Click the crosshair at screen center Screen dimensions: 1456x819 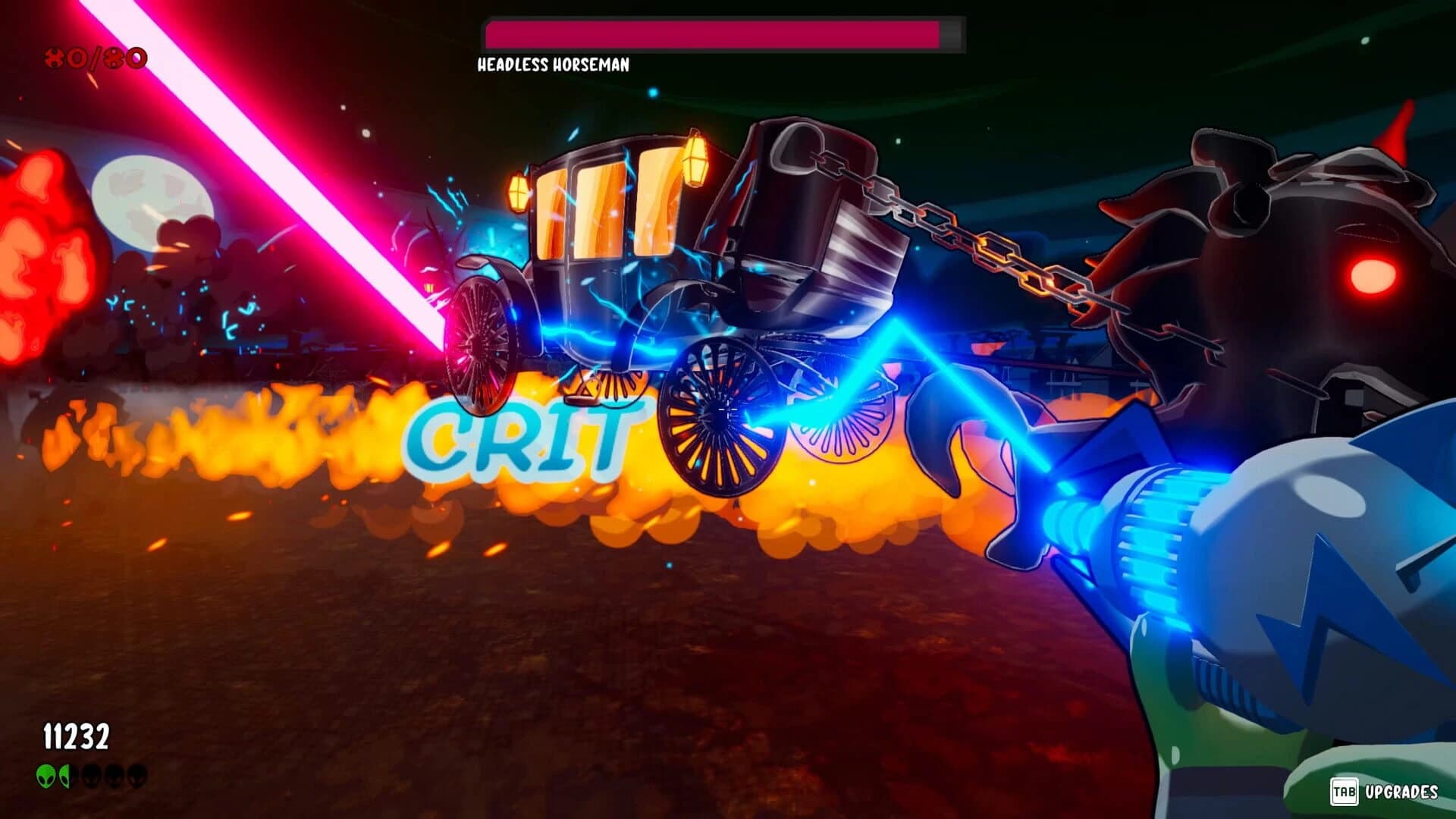point(728,409)
